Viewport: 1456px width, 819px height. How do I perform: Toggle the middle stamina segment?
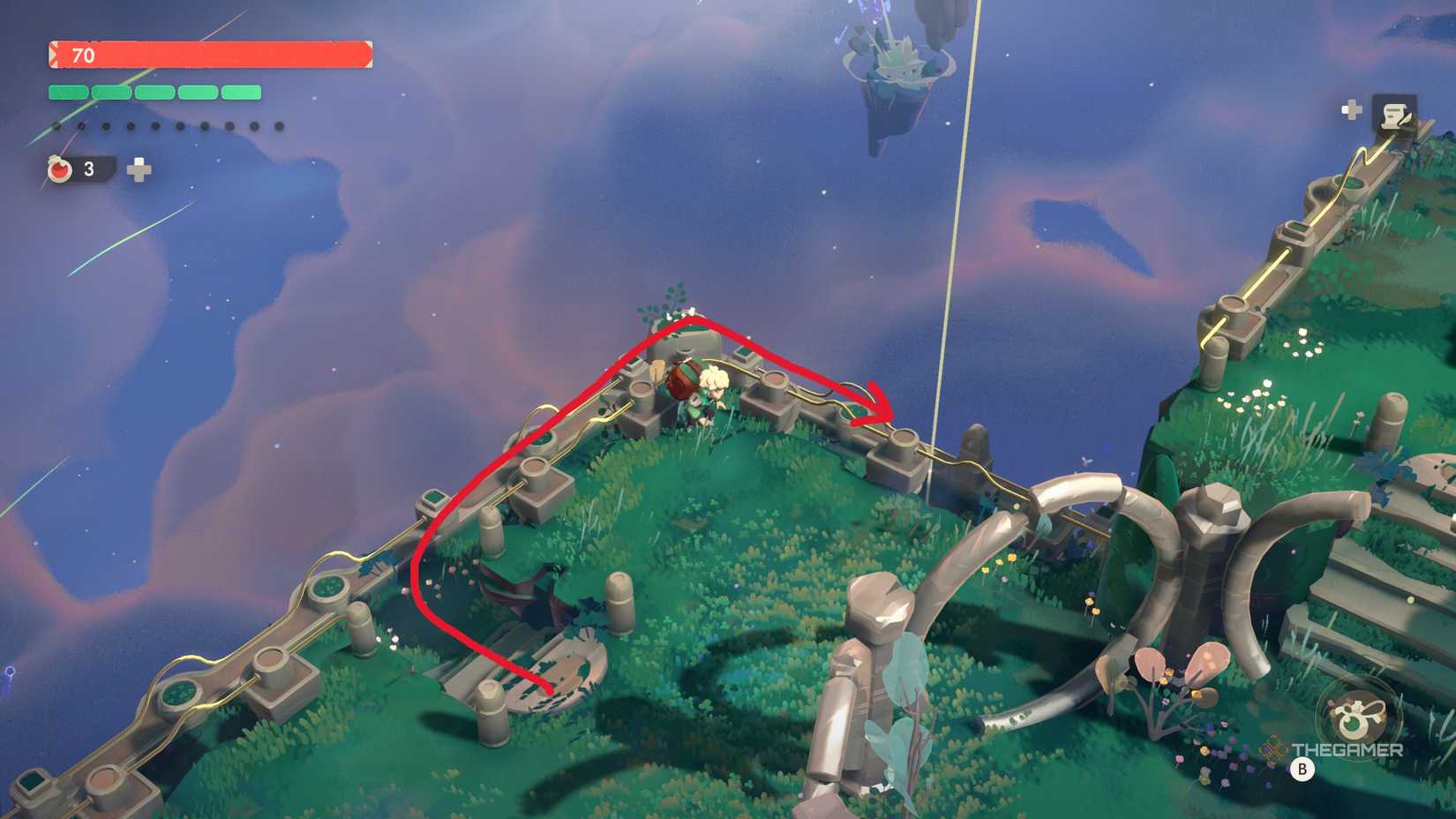pos(155,90)
